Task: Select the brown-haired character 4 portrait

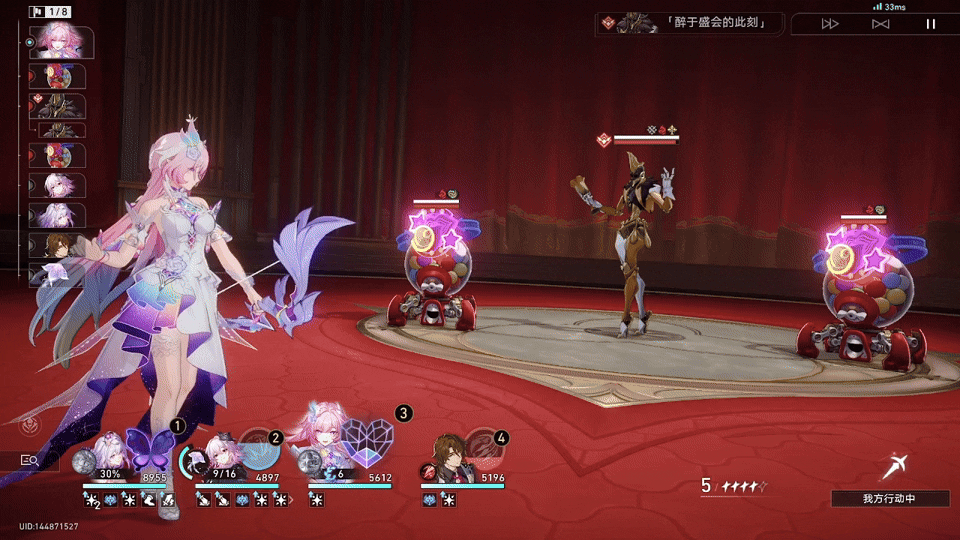Action: coord(449,456)
